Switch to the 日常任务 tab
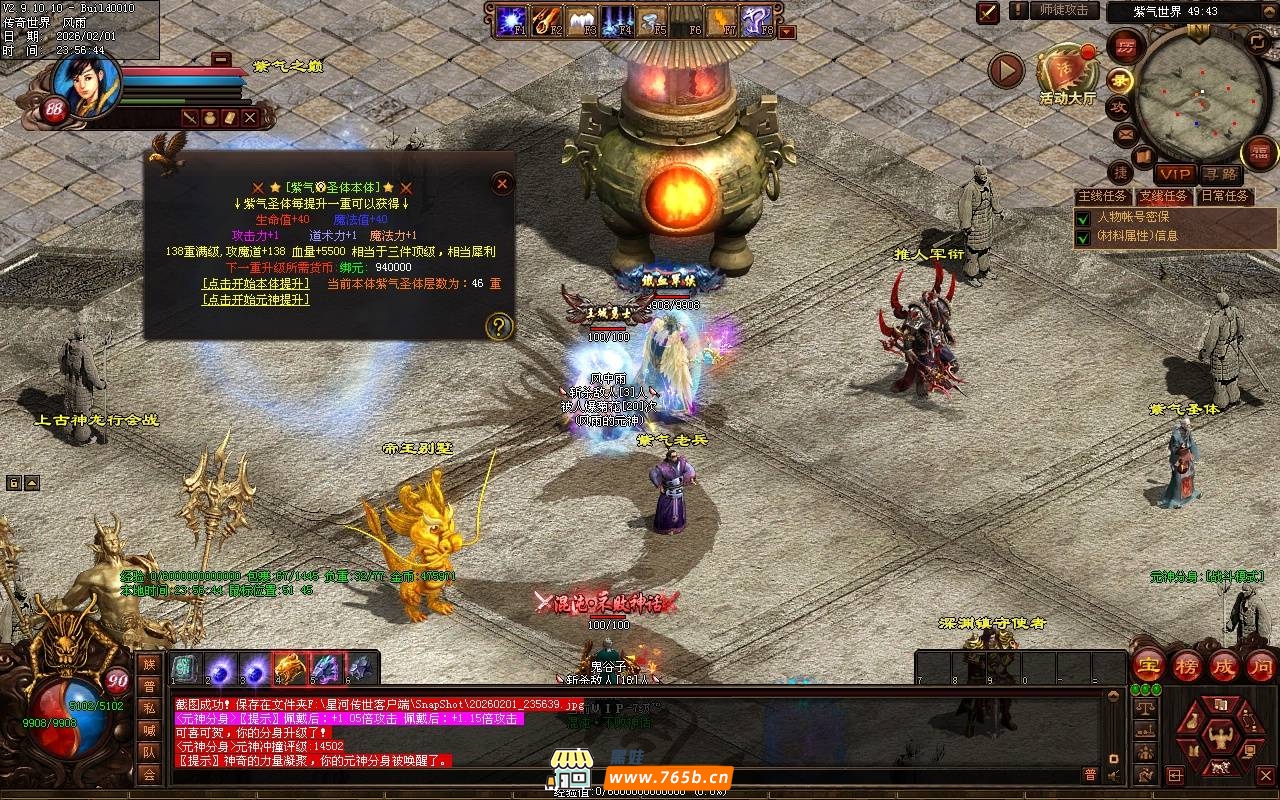Viewport: 1280px width, 800px height. 1225,196
